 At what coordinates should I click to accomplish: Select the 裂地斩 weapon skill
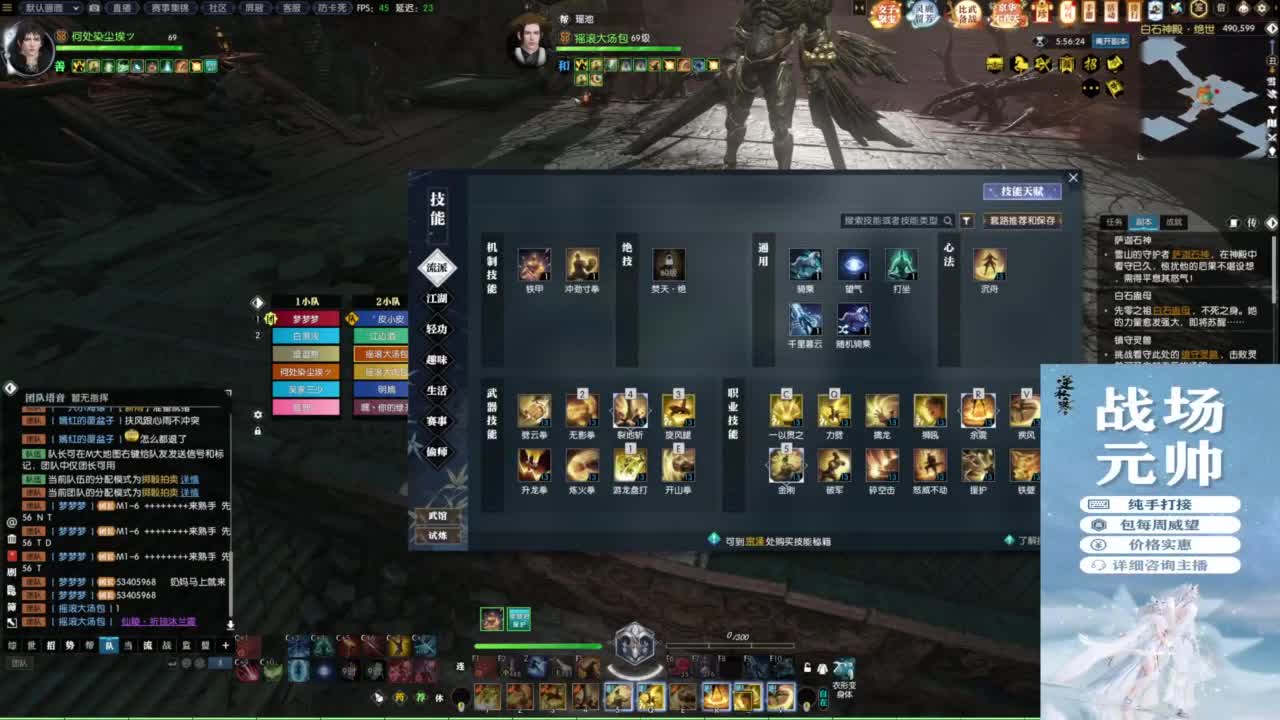tap(630, 408)
